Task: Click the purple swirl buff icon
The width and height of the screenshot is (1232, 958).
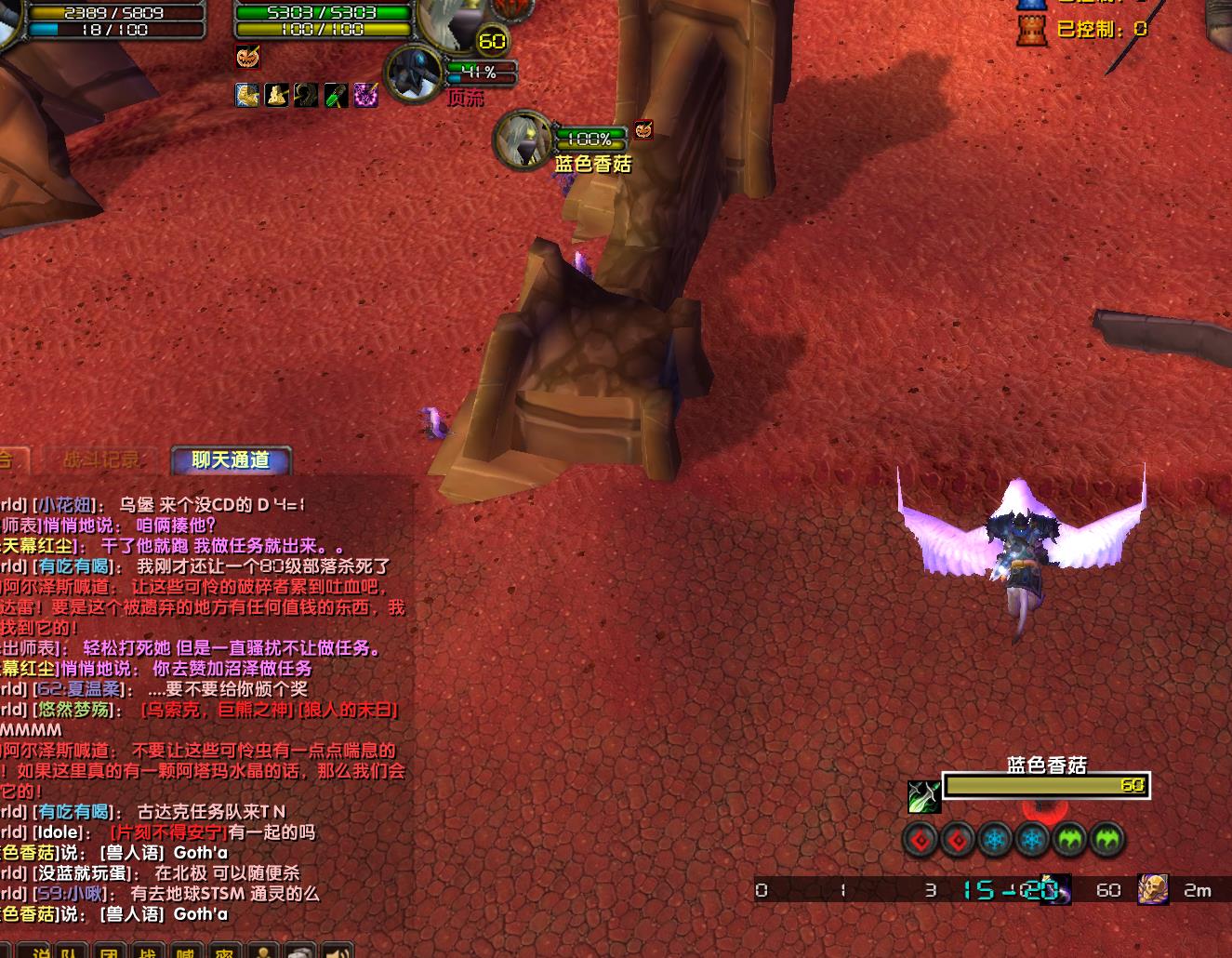Action: tap(365, 94)
